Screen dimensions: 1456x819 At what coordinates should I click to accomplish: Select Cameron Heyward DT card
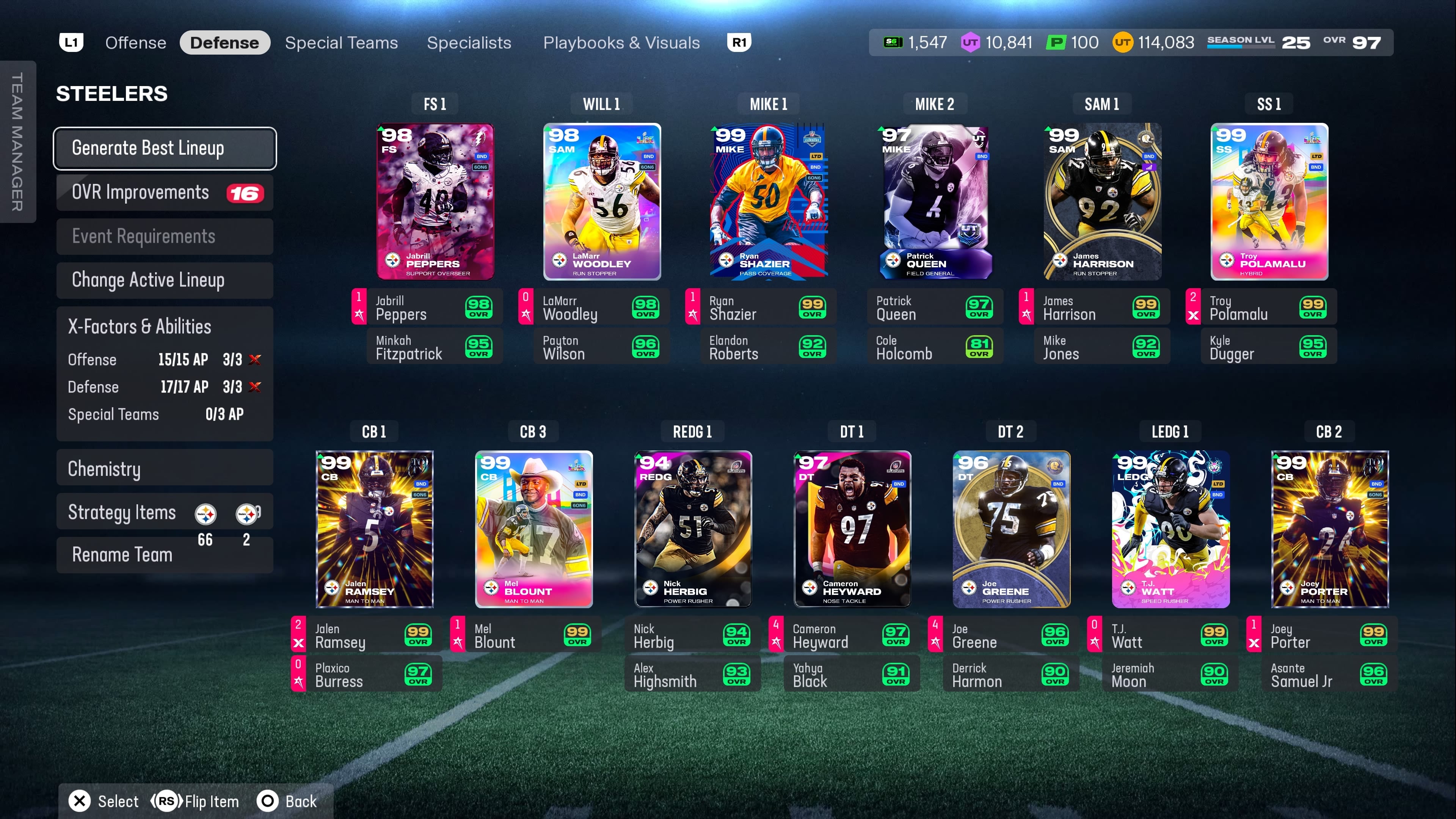pyautogui.click(x=852, y=529)
